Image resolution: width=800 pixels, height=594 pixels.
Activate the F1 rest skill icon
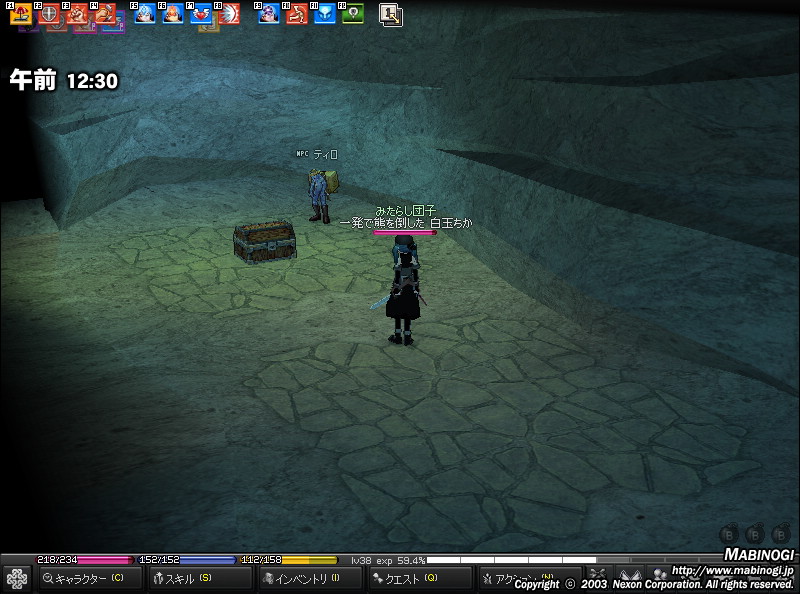point(21,14)
